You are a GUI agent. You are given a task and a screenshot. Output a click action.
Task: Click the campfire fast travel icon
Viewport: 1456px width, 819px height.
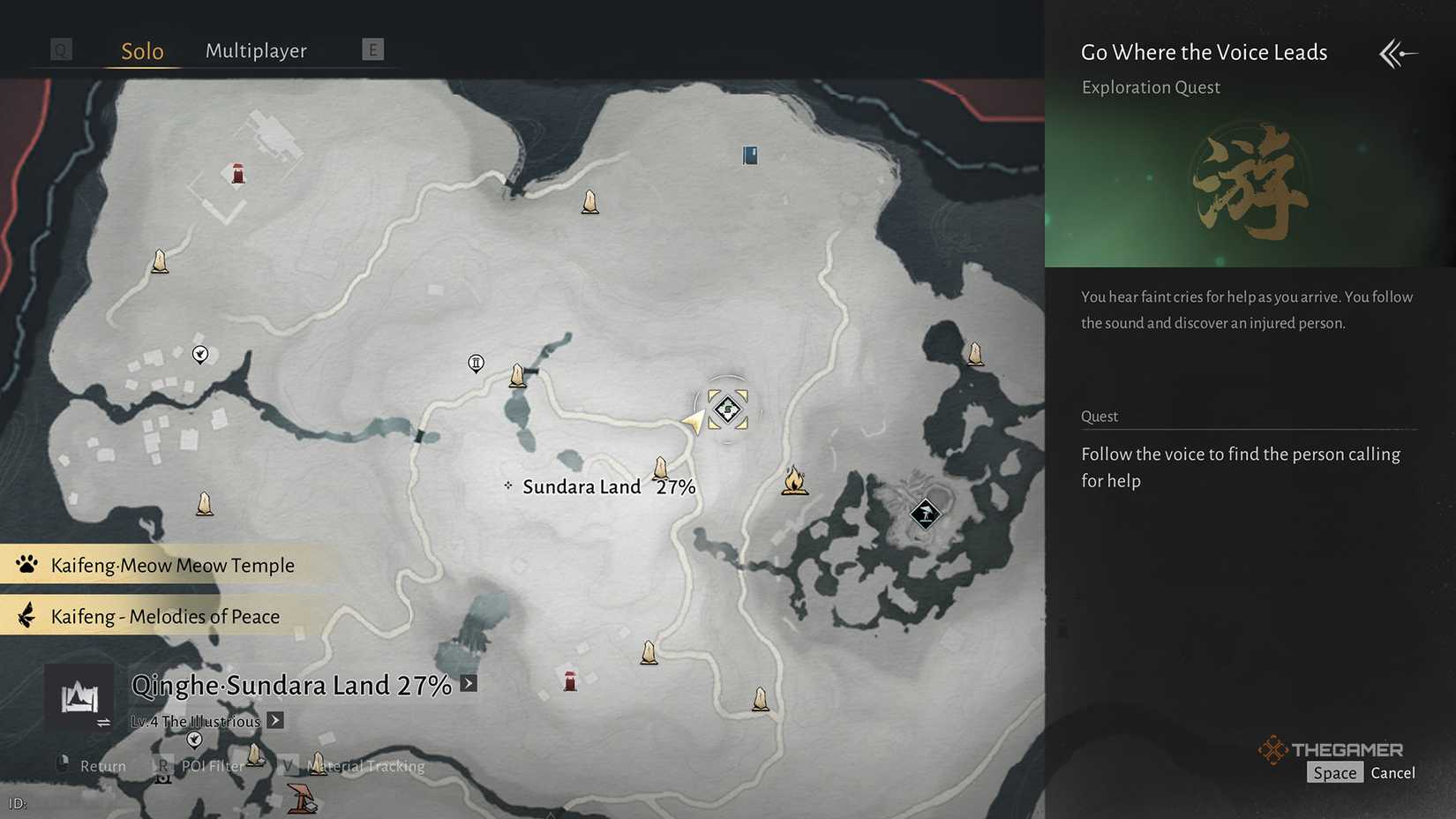[794, 481]
